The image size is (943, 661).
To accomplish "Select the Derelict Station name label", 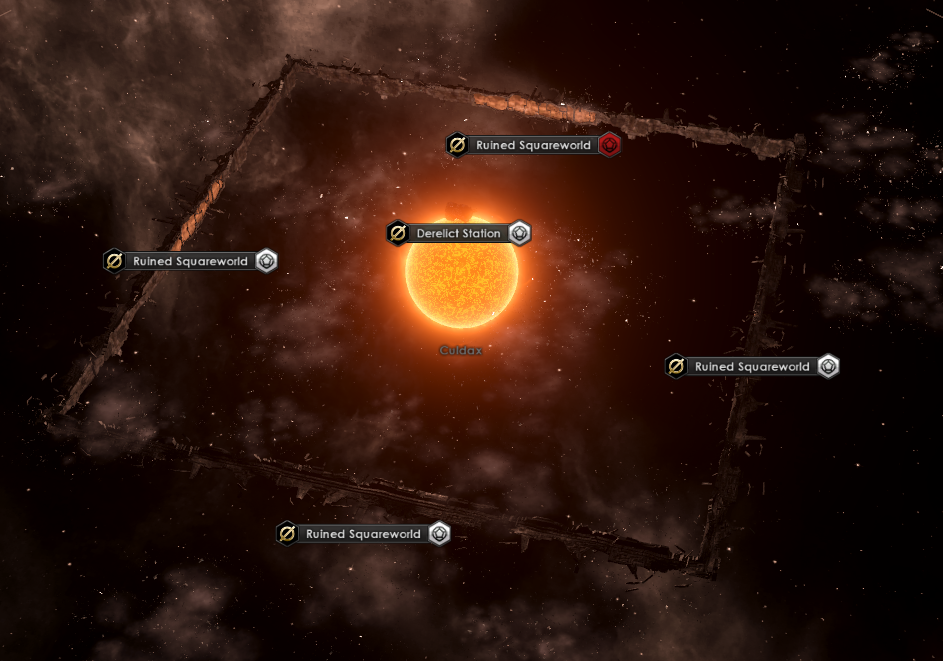I will coord(458,233).
